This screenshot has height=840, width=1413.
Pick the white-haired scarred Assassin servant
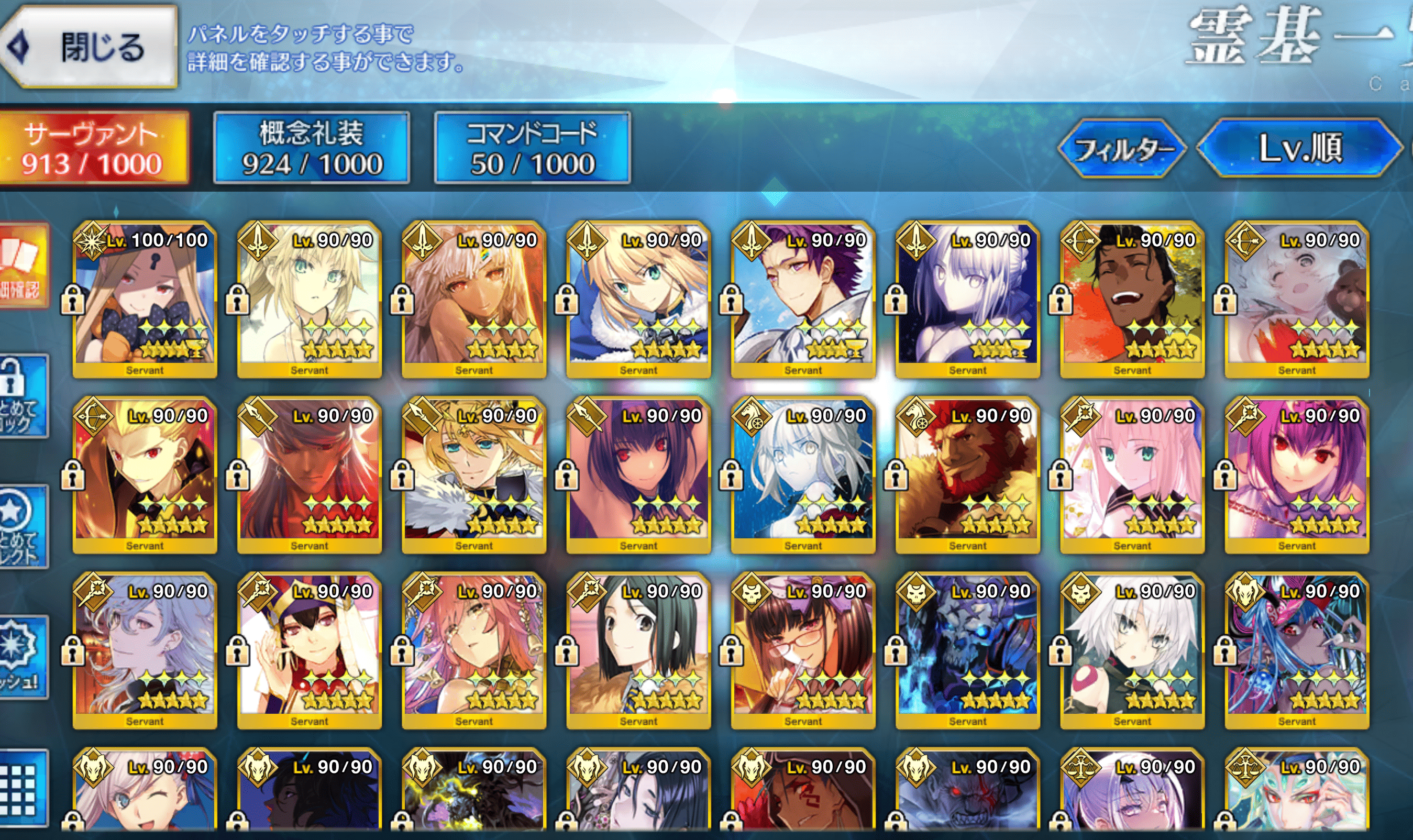coord(1132,650)
